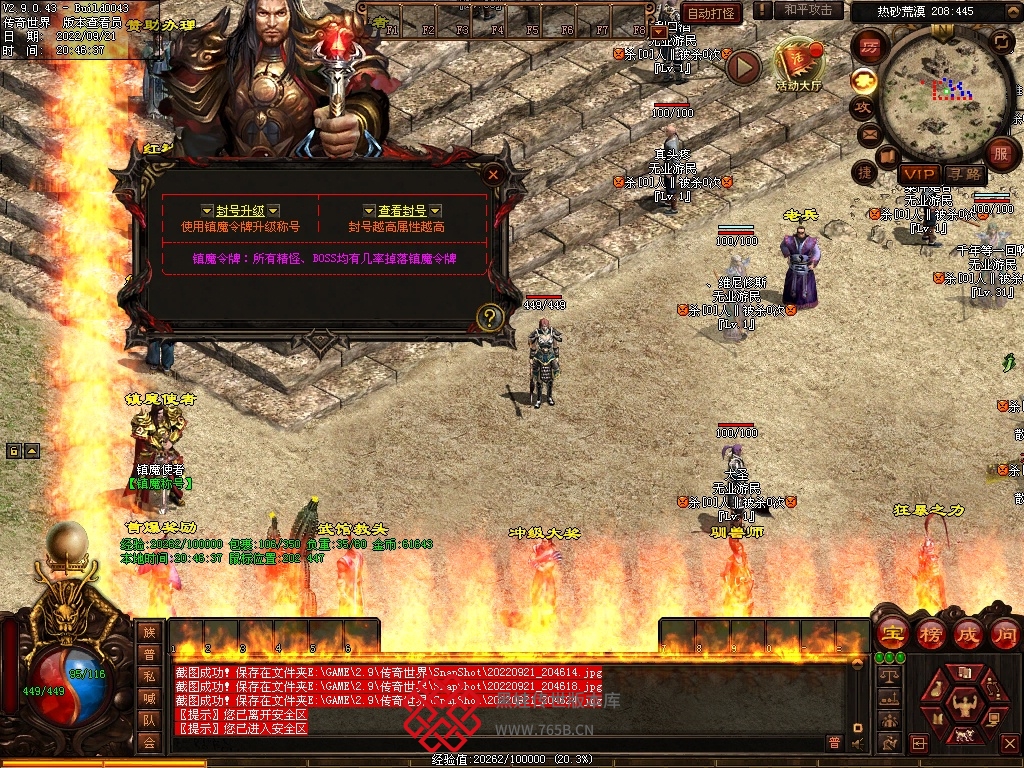Click the round play arrow button
The image size is (1024, 768).
coord(743,68)
